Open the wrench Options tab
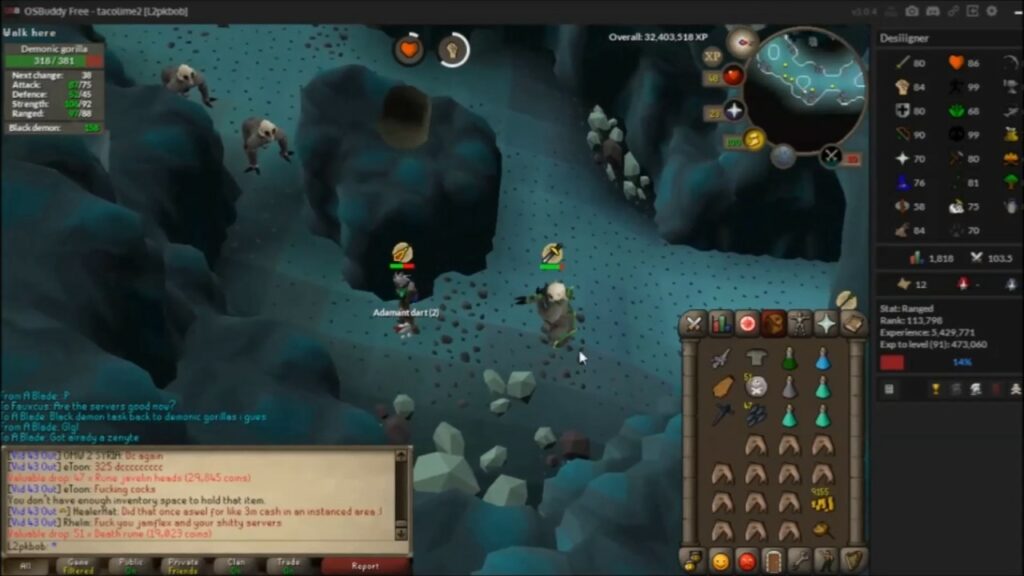The height and width of the screenshot is (576, 1024). tap(800, 561)
